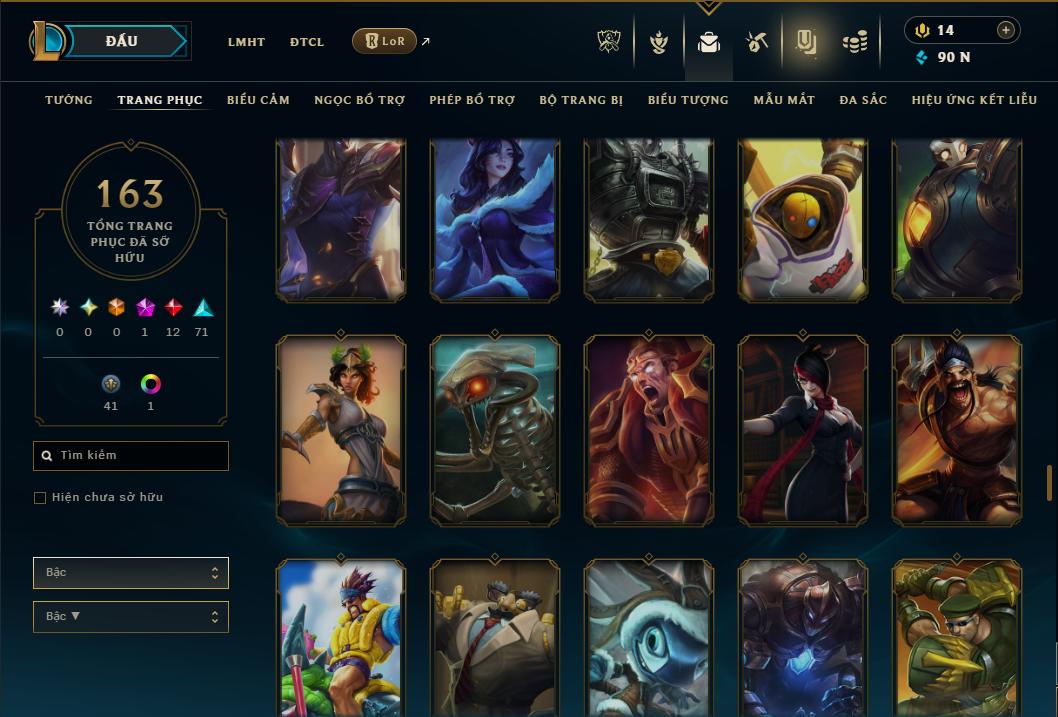Viewport: 1058px width, 717px height.
Task: Open the LMHT menu entry
Action: (x=246, y=42)
